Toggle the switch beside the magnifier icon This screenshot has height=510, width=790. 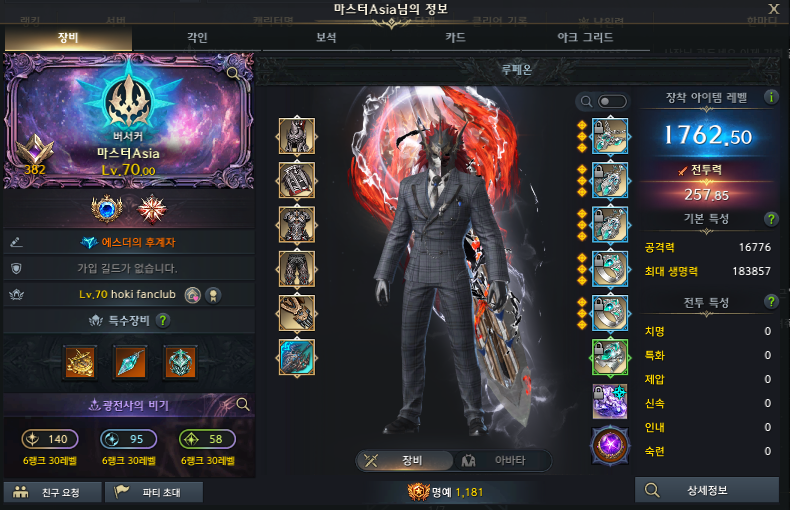612,101
